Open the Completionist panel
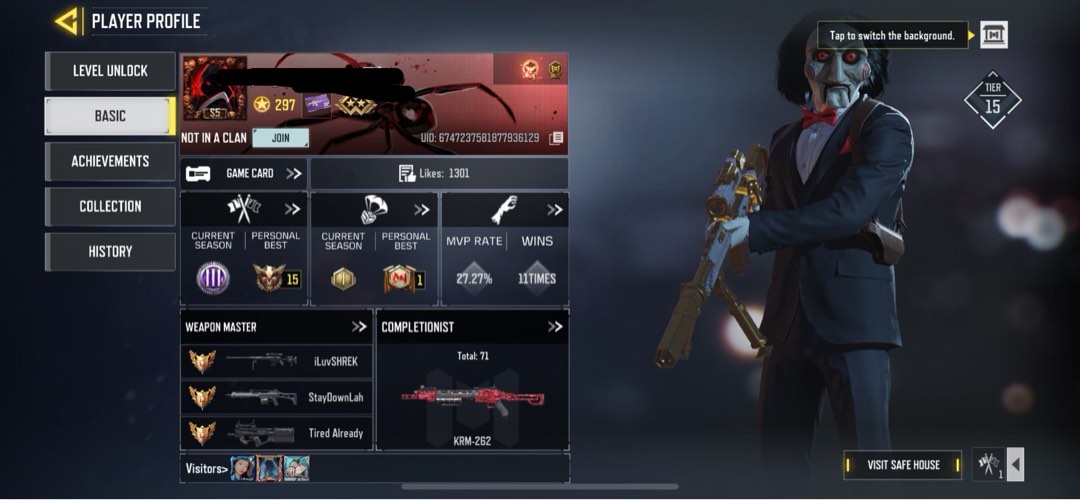This screenshot has height=500, width=1080. 555,327
